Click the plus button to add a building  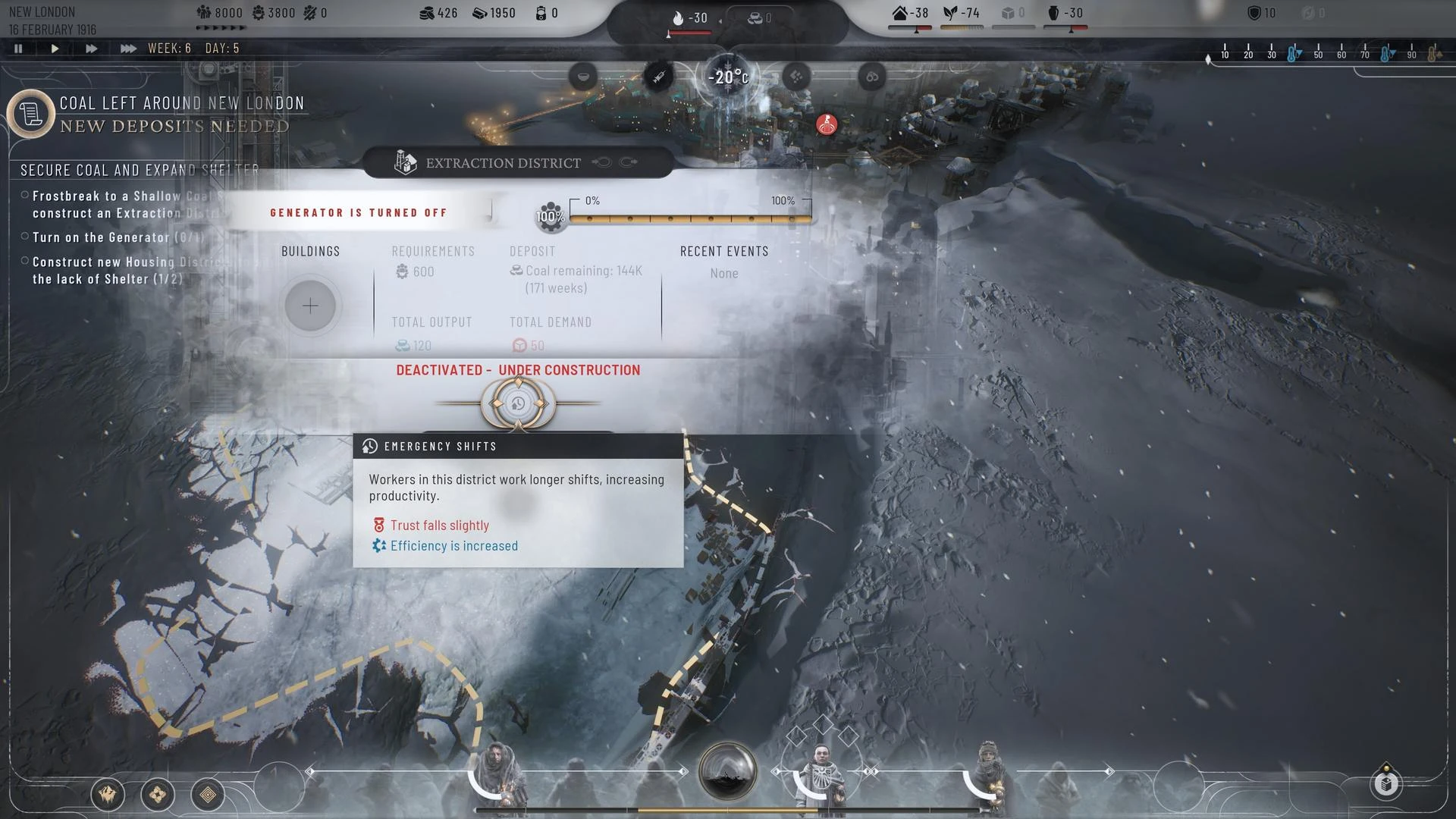pyautogui.click(x=311, y=306)
